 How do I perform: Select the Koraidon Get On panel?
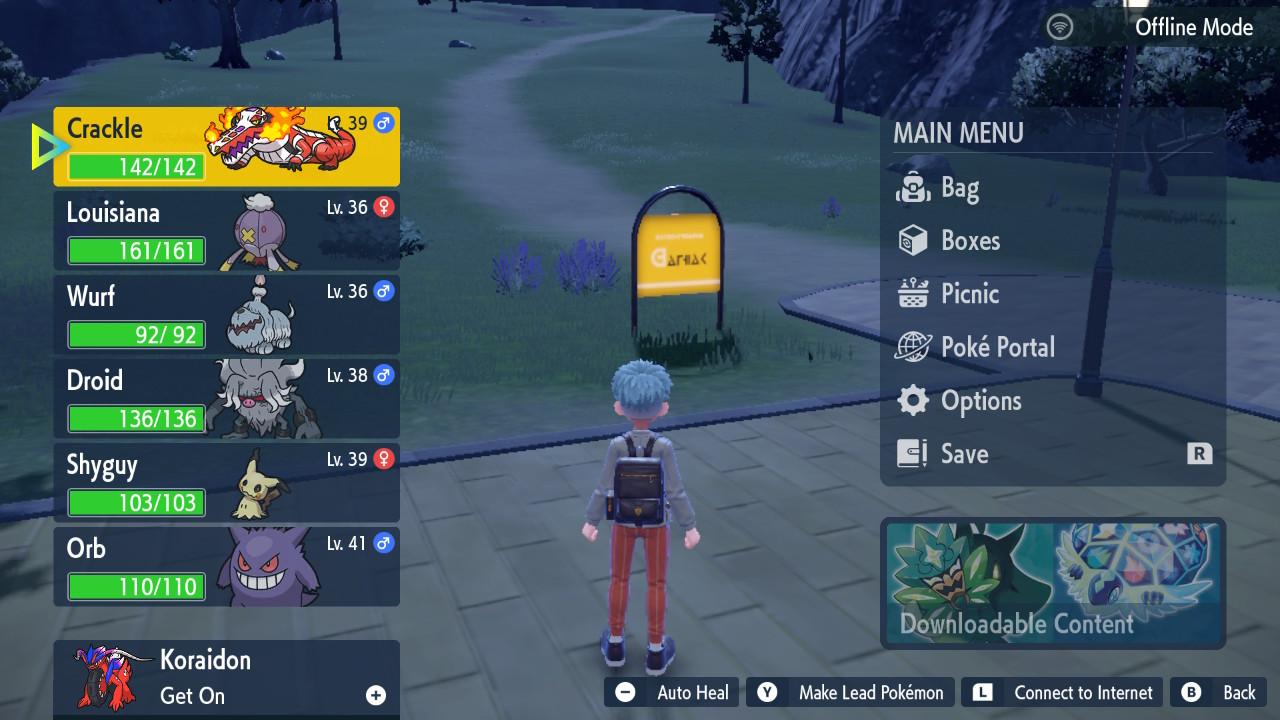tap(226, 677)
